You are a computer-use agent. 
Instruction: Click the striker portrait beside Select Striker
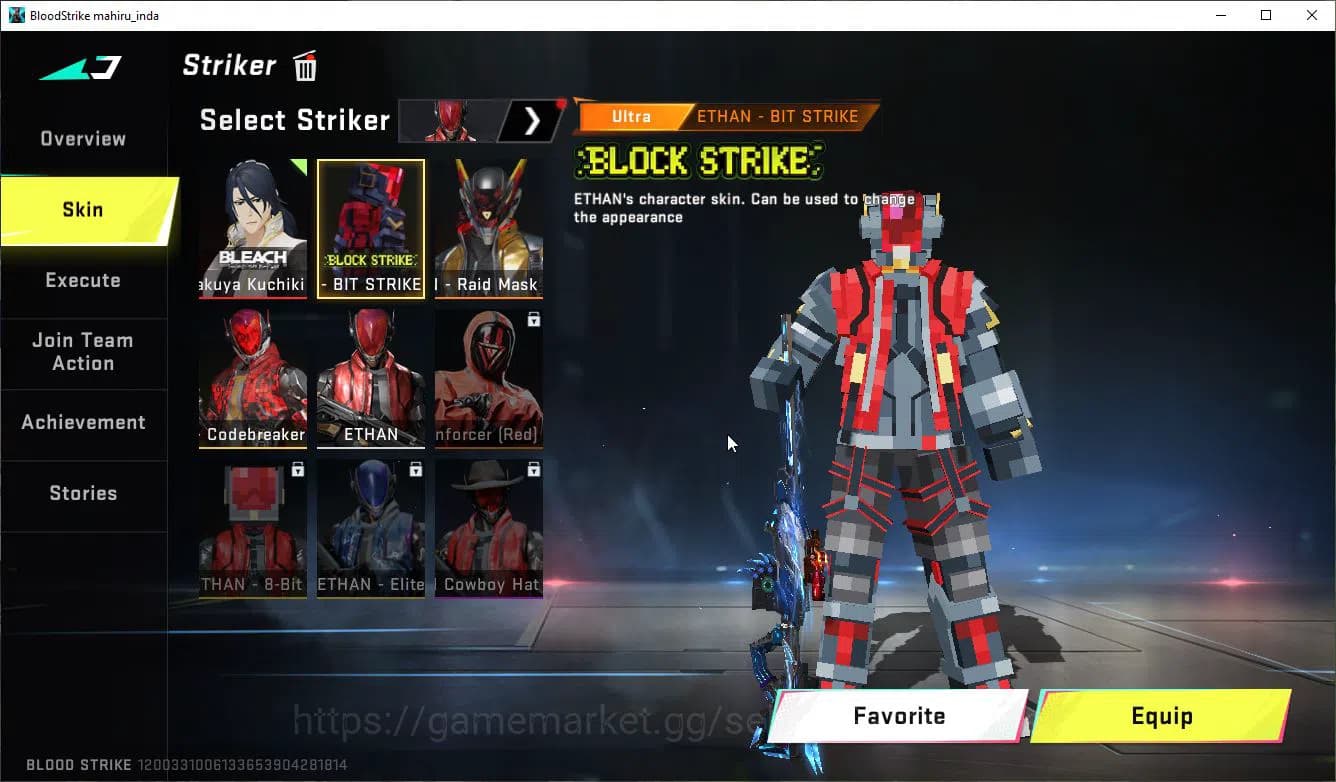coord(449,120)
